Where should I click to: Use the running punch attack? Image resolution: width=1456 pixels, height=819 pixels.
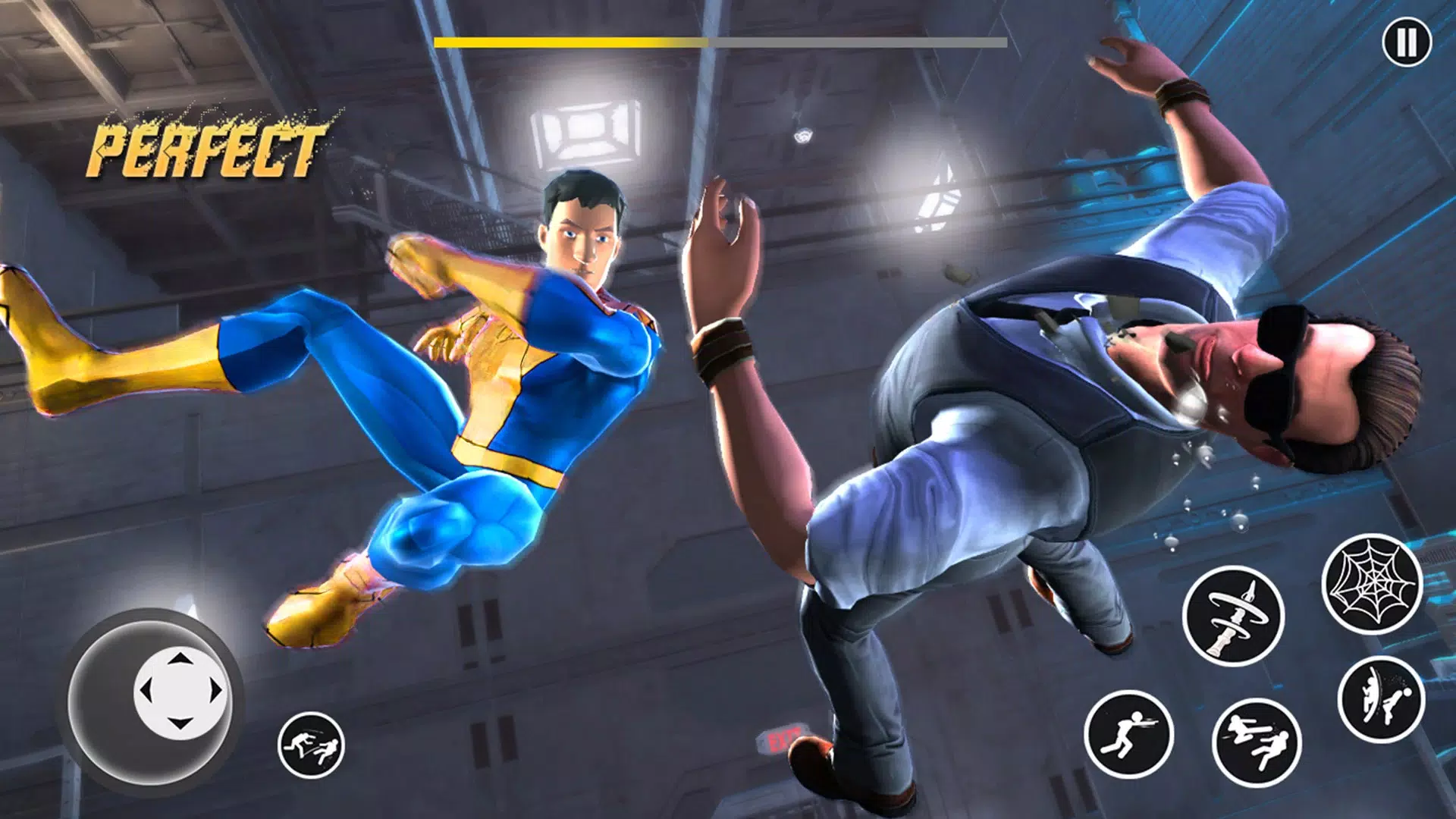[x=1128, y=734]
